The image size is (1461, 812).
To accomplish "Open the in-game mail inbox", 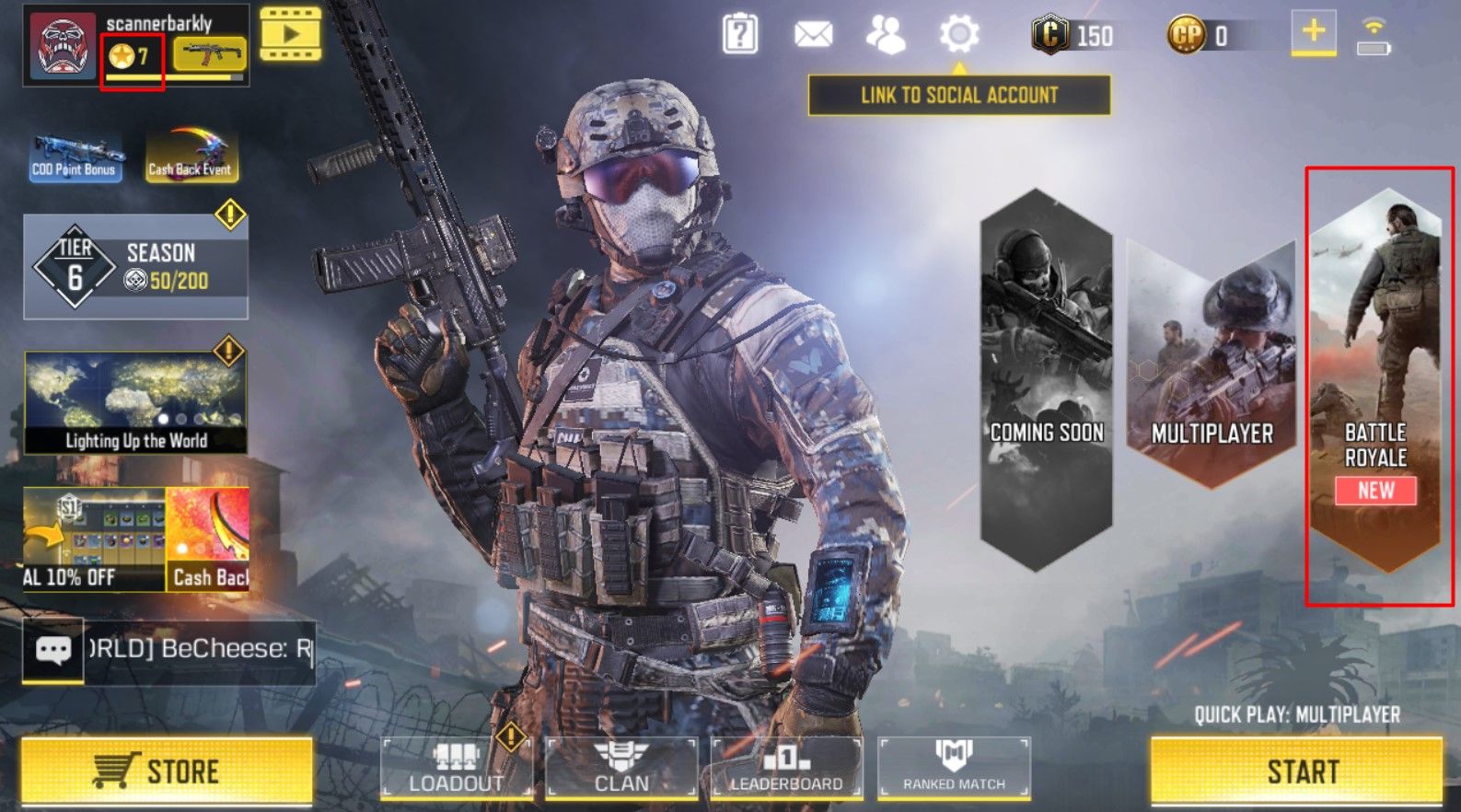I will [814, 34].
